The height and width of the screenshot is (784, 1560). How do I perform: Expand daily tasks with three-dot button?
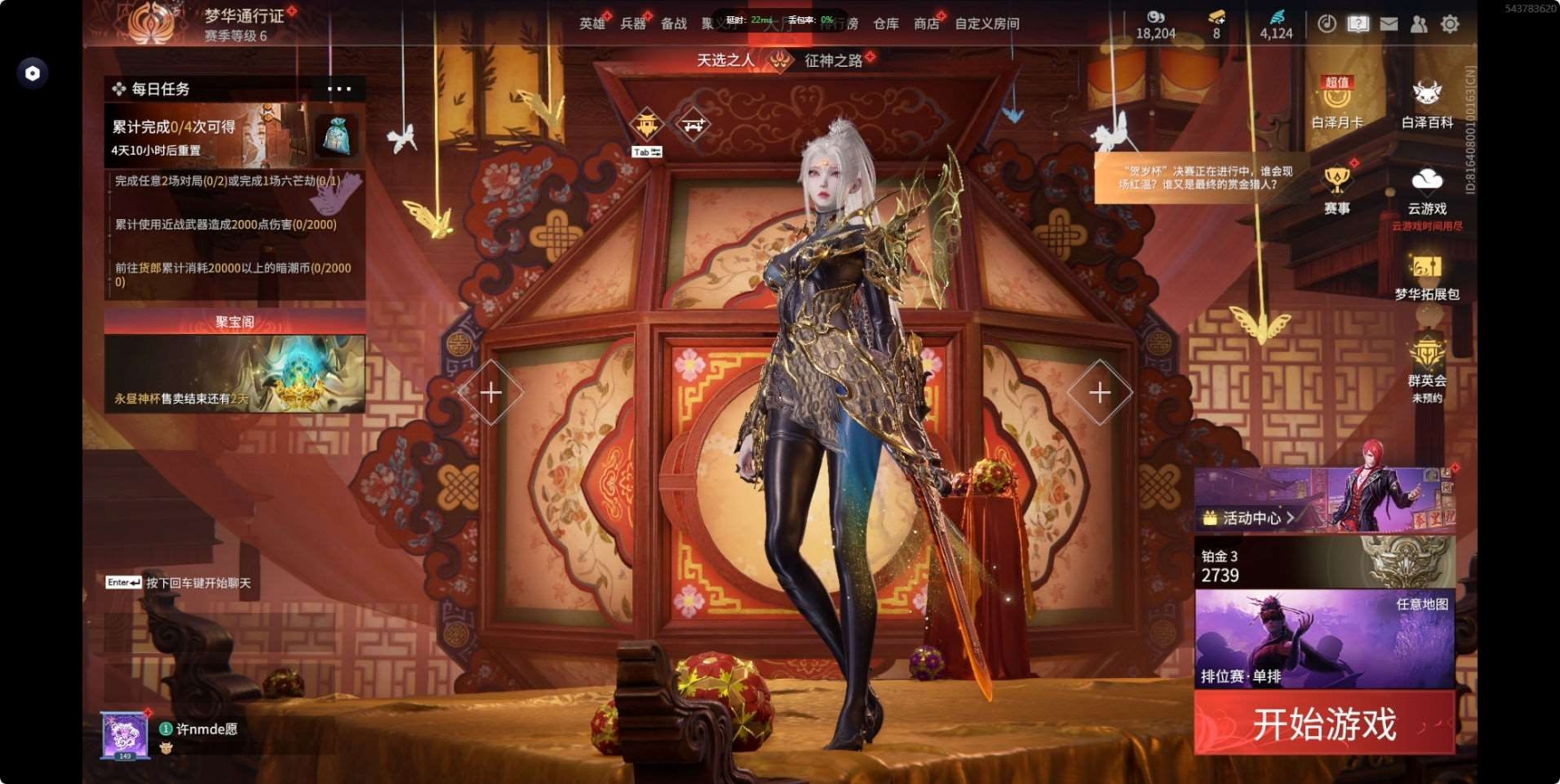339,89
